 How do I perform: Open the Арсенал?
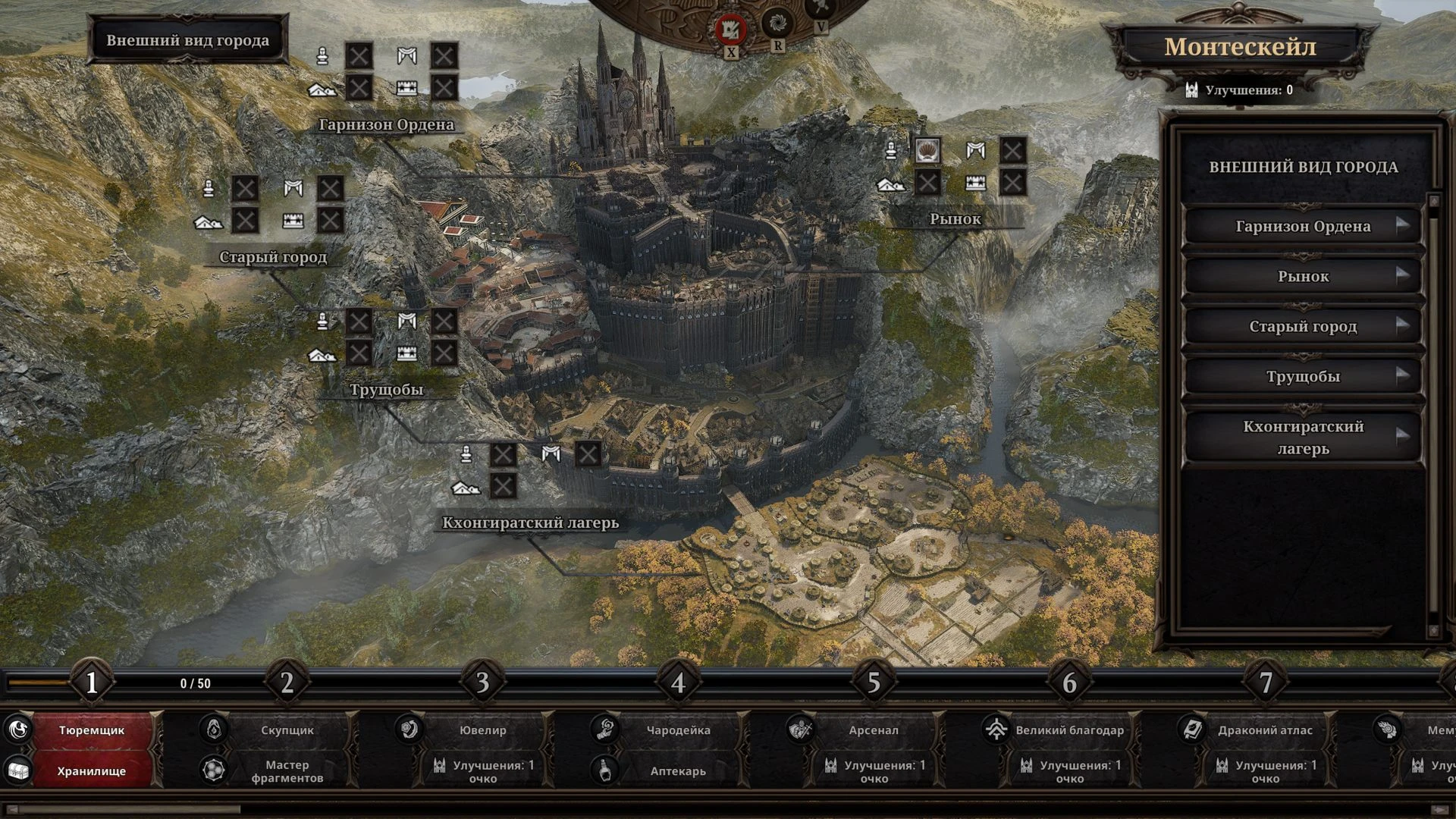coord(873,730)
